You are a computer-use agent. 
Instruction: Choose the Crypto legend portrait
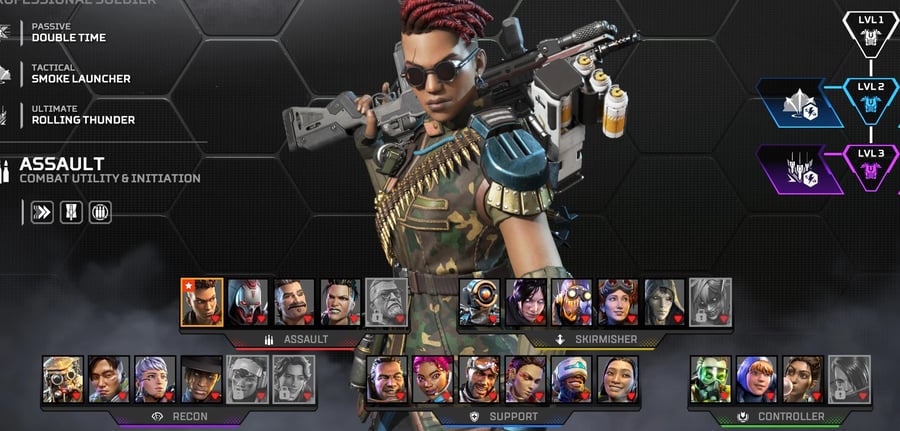tap(109, 379)
